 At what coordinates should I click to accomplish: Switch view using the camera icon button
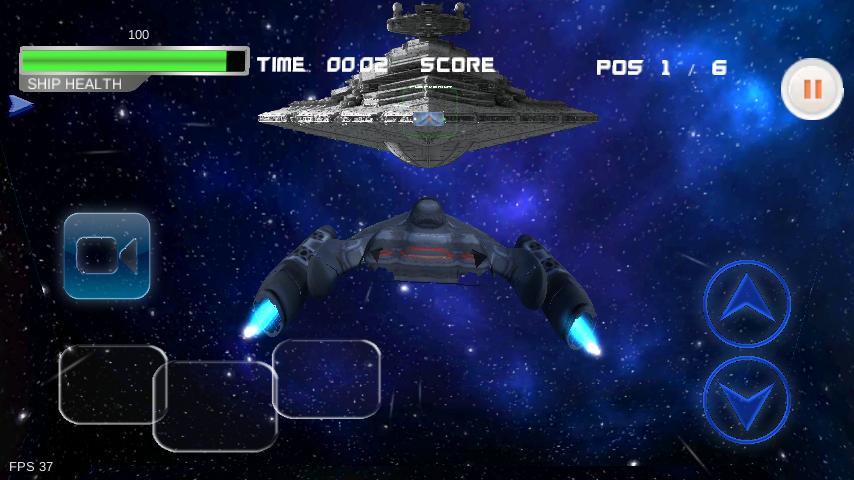pyautogui.click(x=107, y=256)
